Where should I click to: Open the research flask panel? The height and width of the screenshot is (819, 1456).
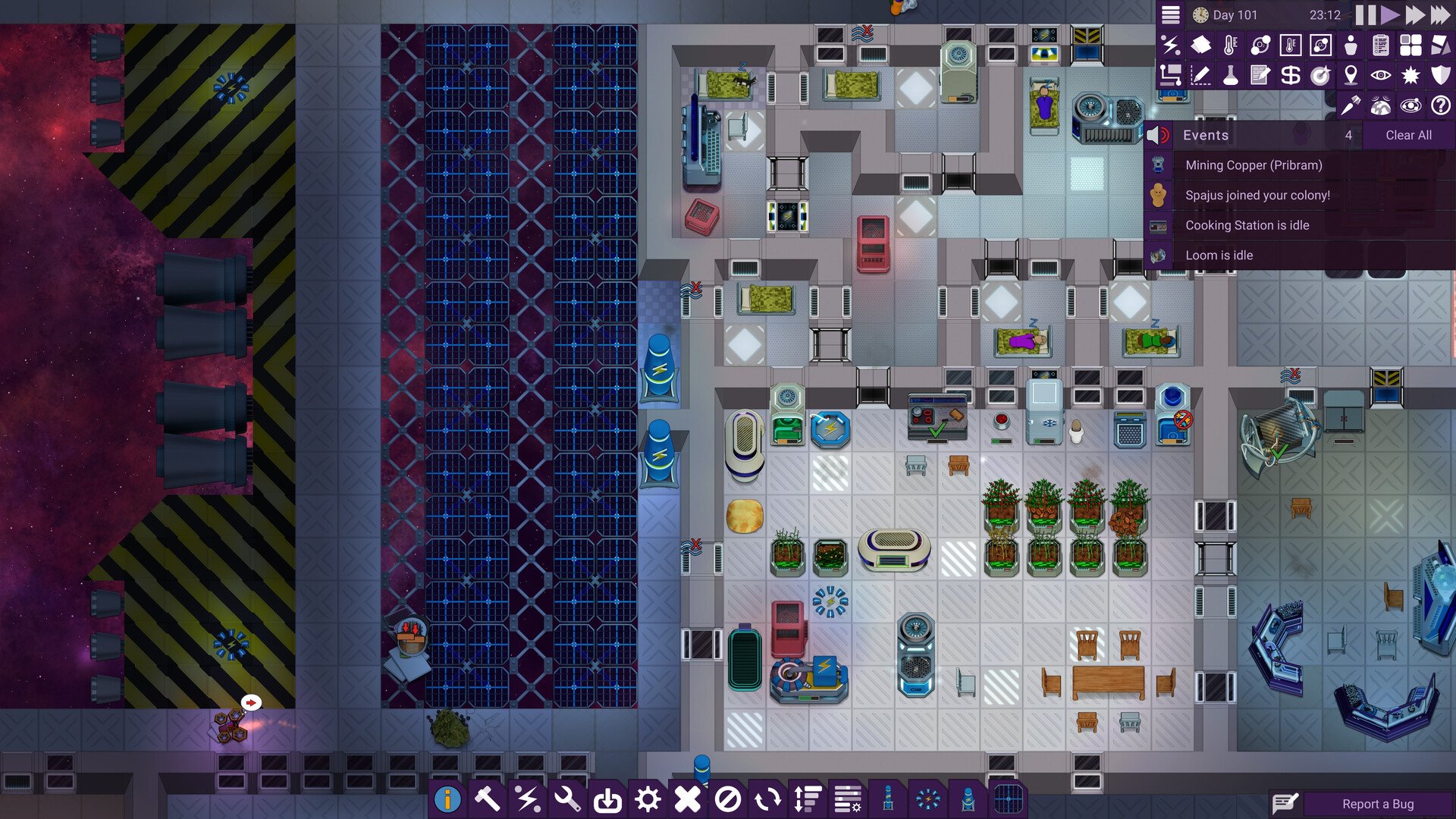coord(1230,75)
